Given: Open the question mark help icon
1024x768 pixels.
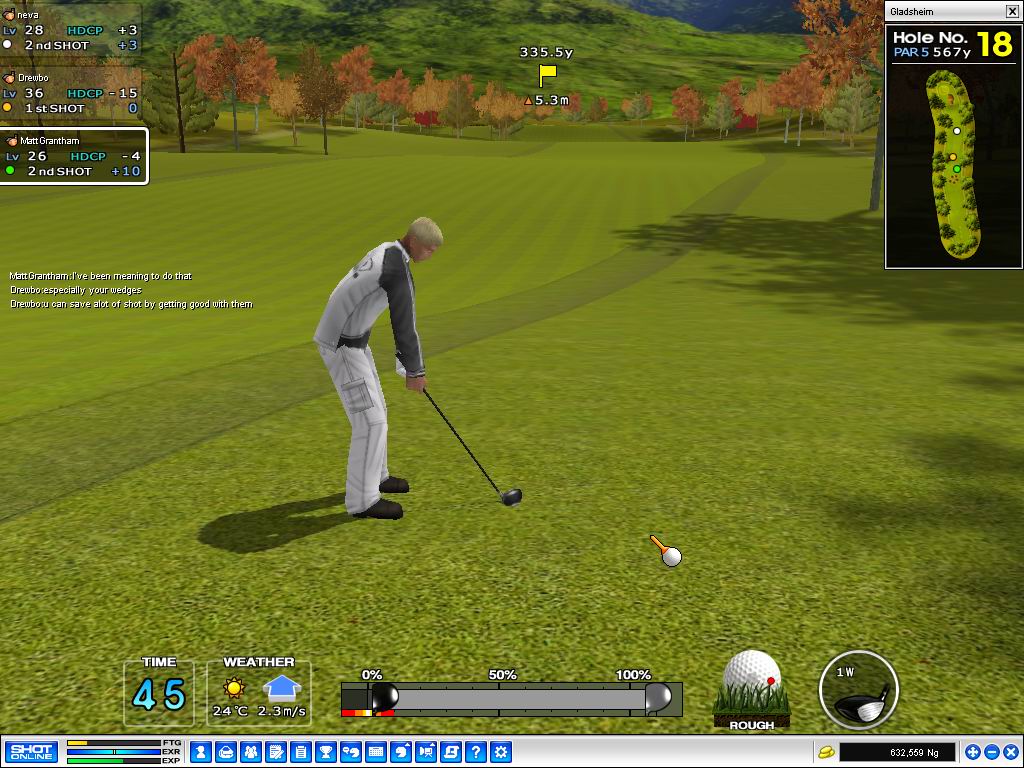Looking at the screenshot, I should pos(476,751).
